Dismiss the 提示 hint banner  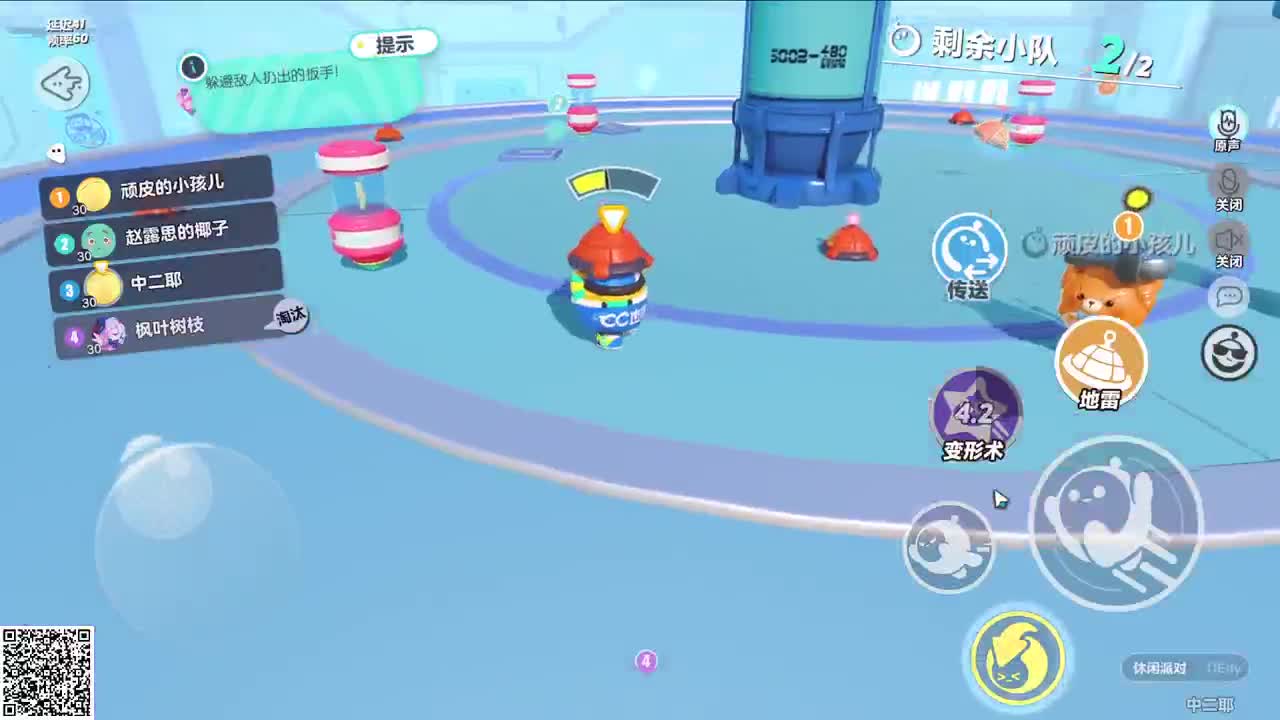click(x=396, y=43)
